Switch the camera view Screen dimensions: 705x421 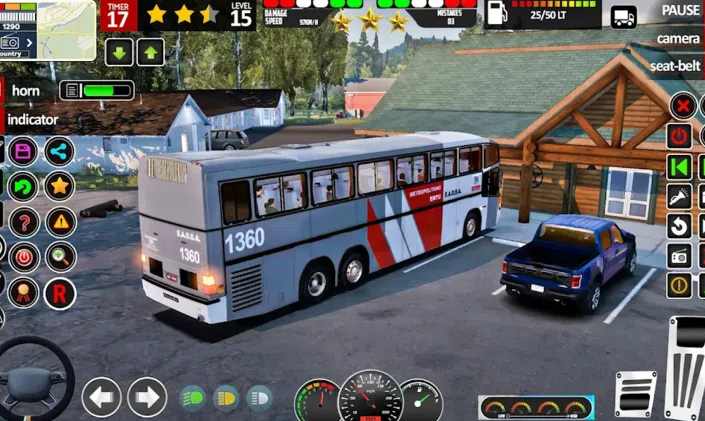pyautogui.click(x=678, y=38)
